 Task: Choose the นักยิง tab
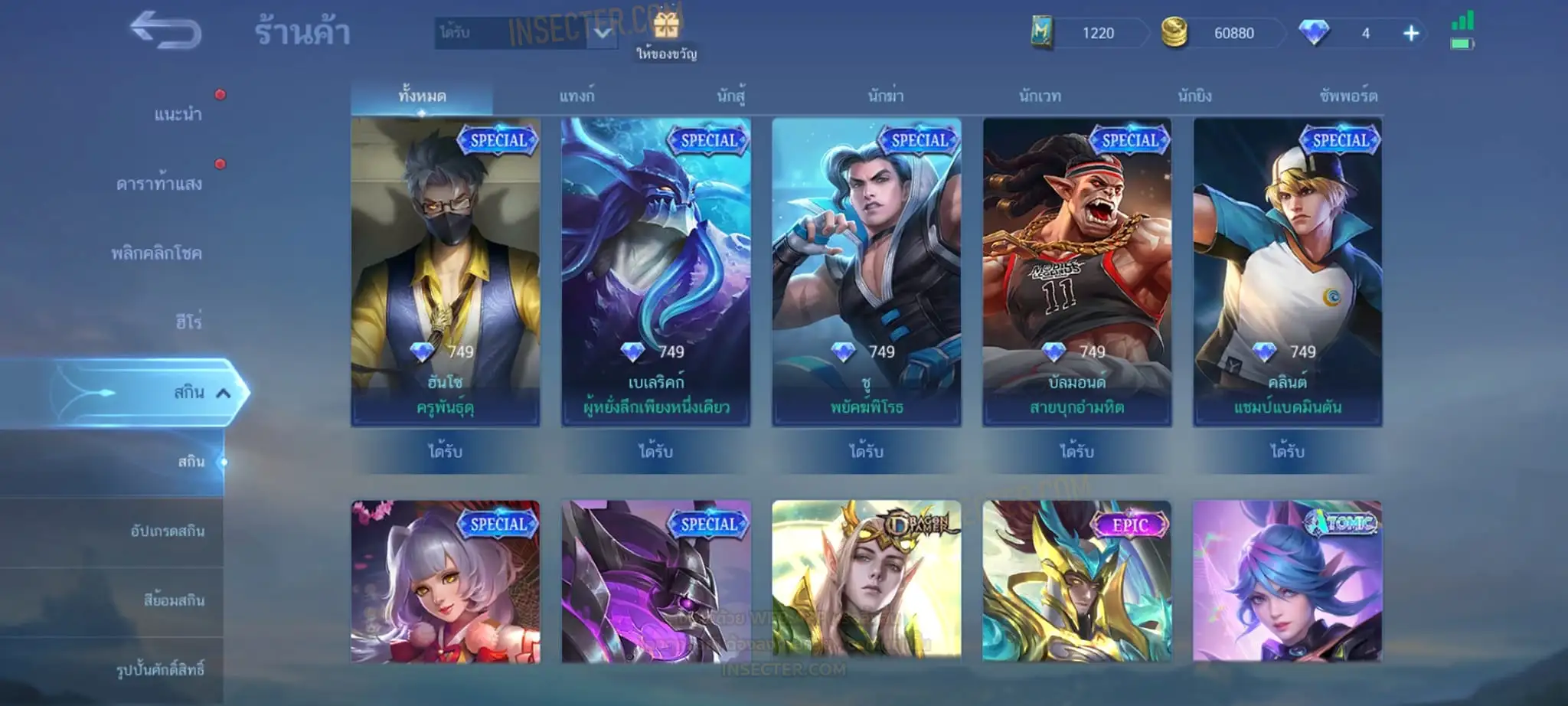click(x=1194, y=96)
